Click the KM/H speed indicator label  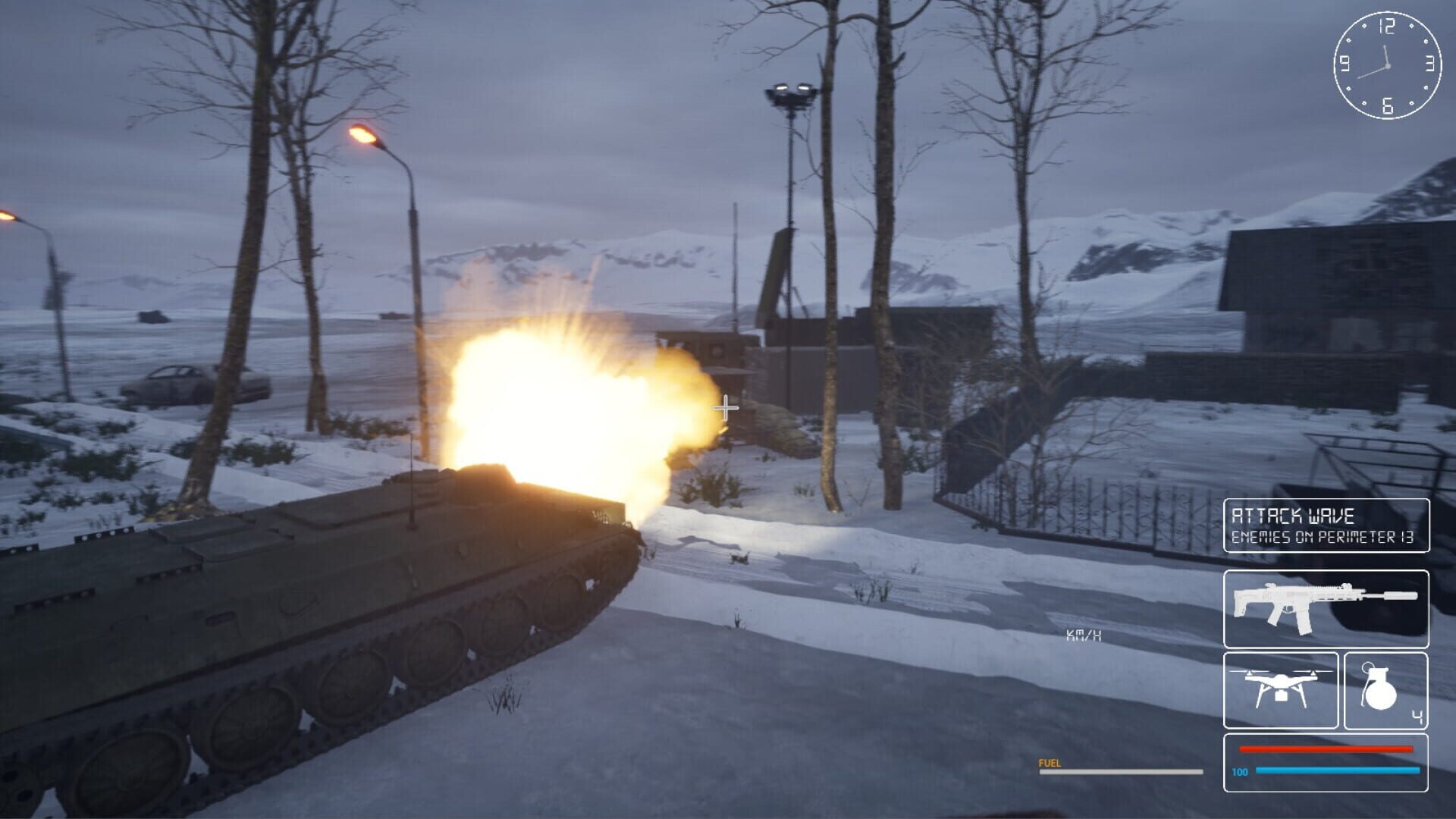click(1081, 637)
